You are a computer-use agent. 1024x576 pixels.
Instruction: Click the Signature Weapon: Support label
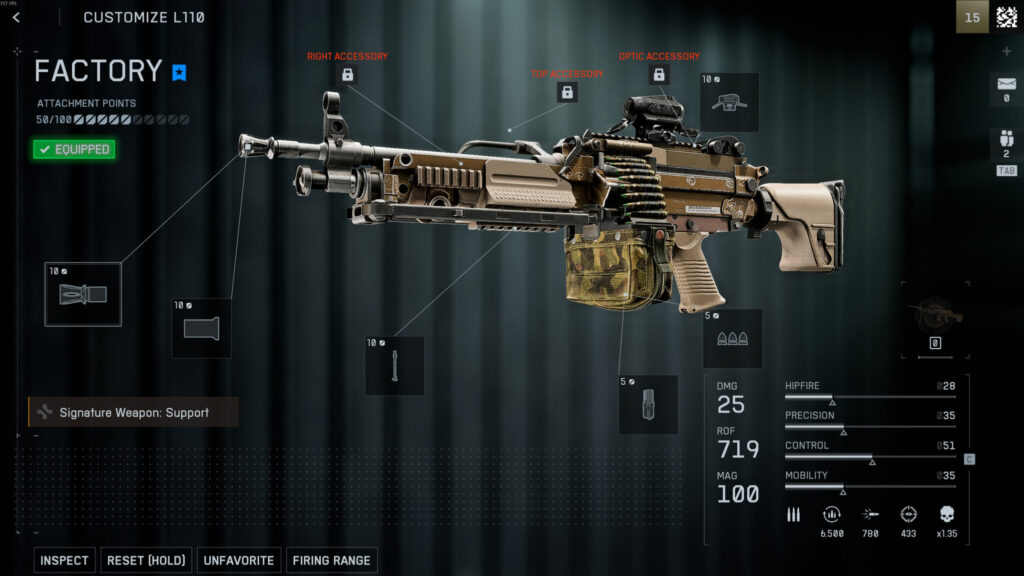coord(134,412)
